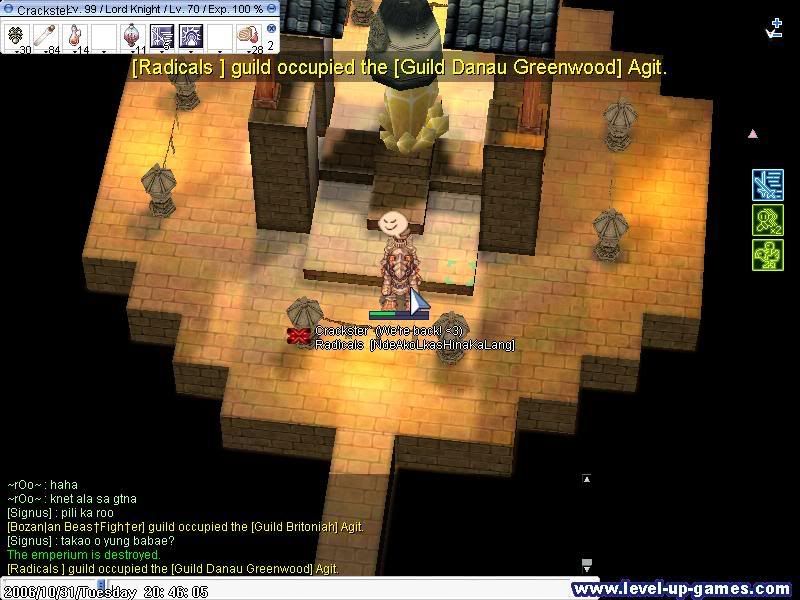The width and height of the screenshot is (800, 600).
Task: Use the rolled meat item slot
Action: [x=248, y=37]
